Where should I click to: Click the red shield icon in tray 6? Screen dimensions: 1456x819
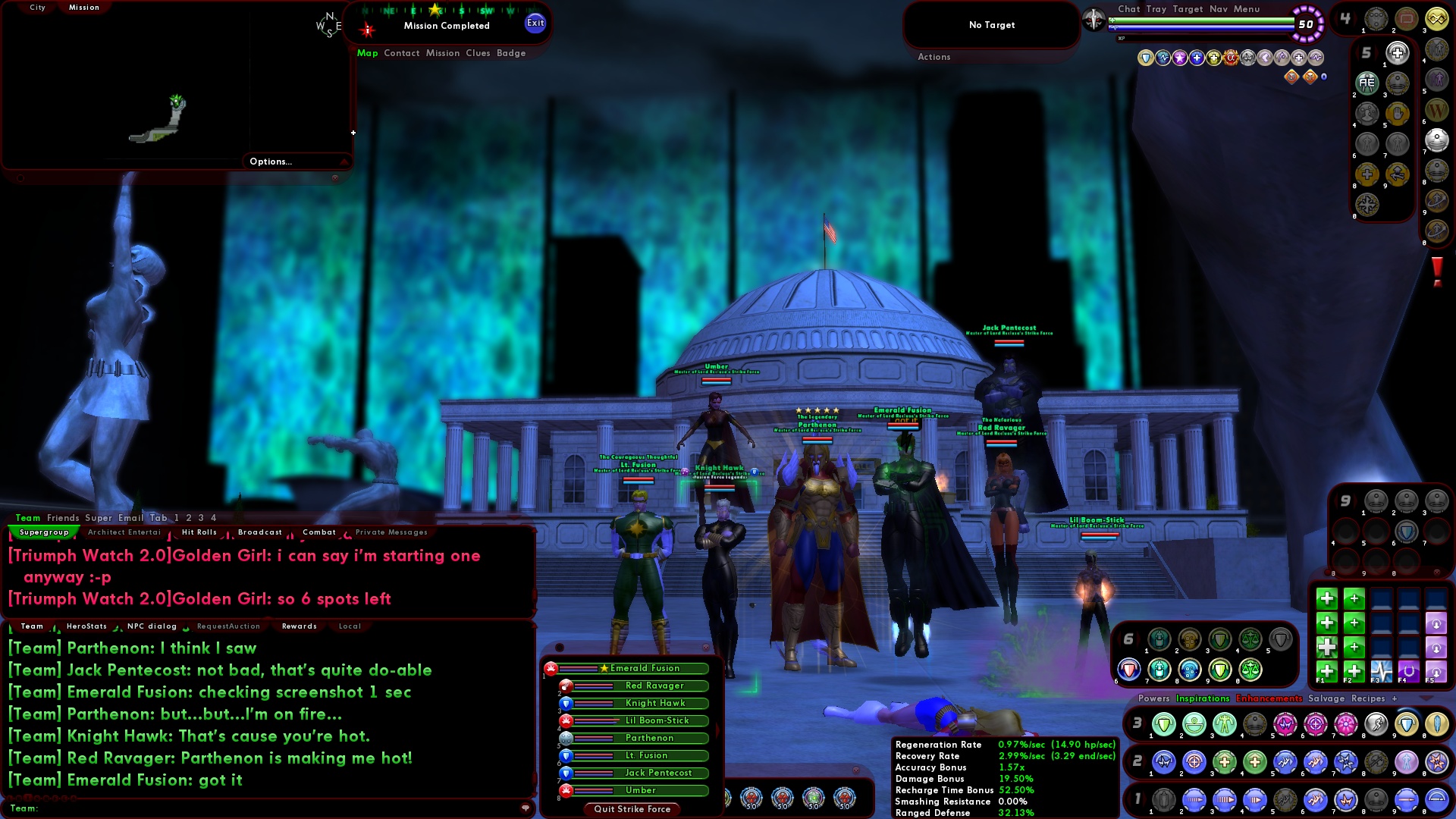coord(1128,670)
